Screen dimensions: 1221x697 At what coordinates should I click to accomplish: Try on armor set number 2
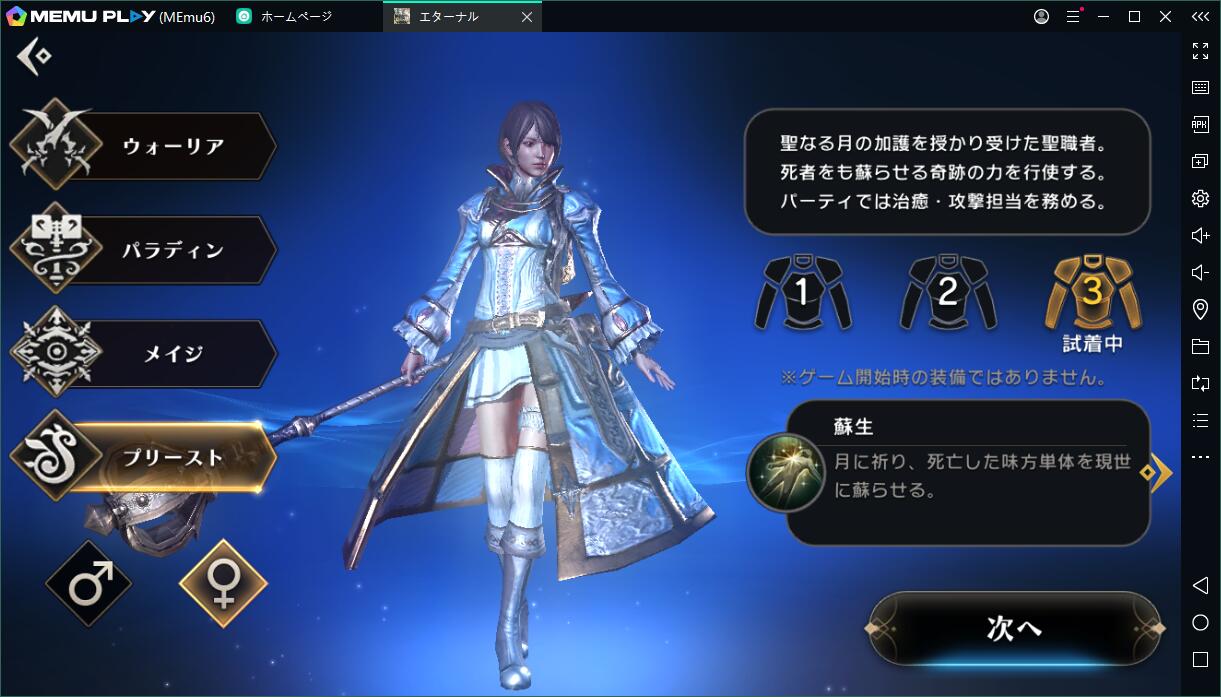tap(948, 293)
